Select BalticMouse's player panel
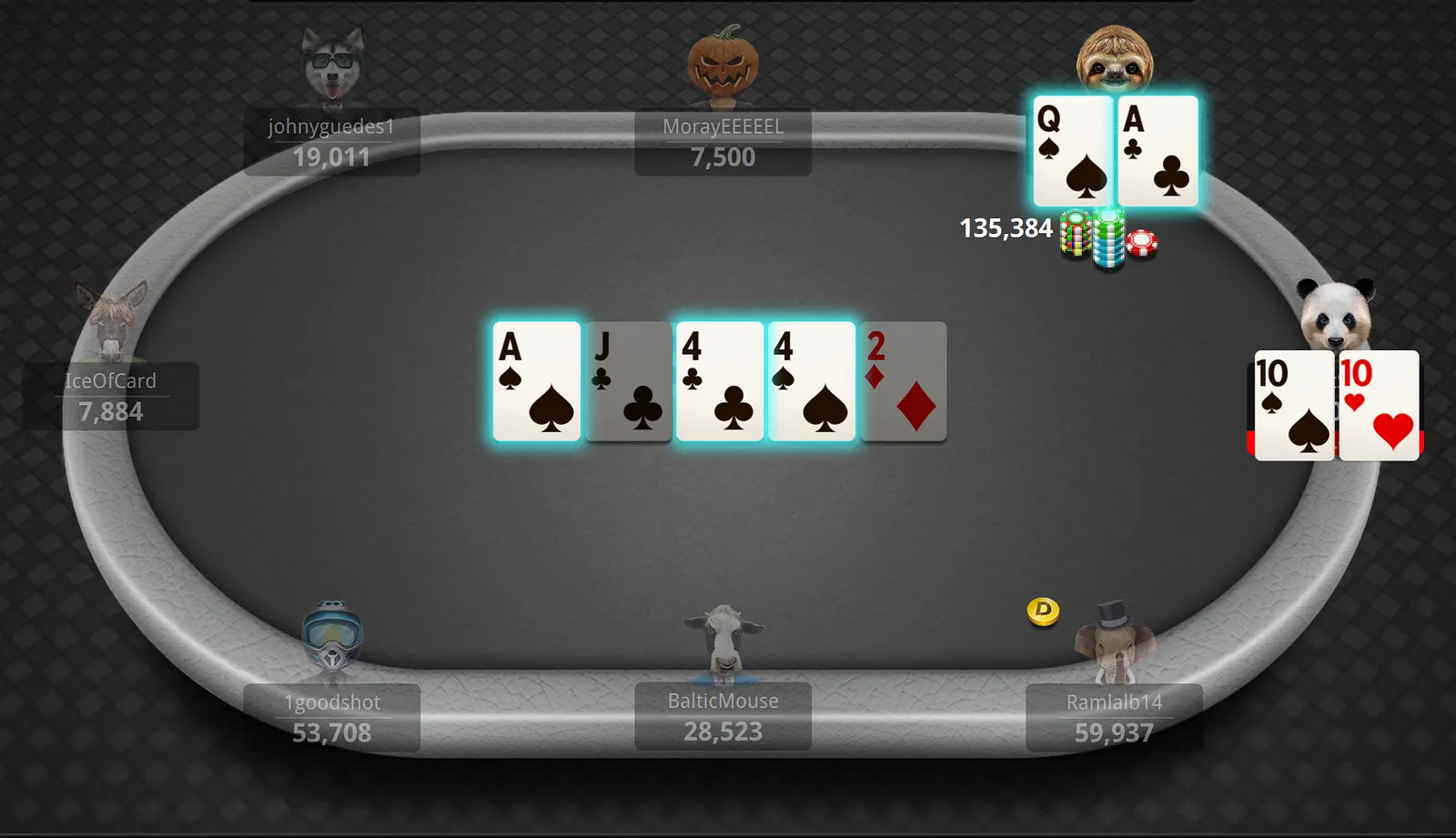Screen dimensions: 1456x838 723,717
